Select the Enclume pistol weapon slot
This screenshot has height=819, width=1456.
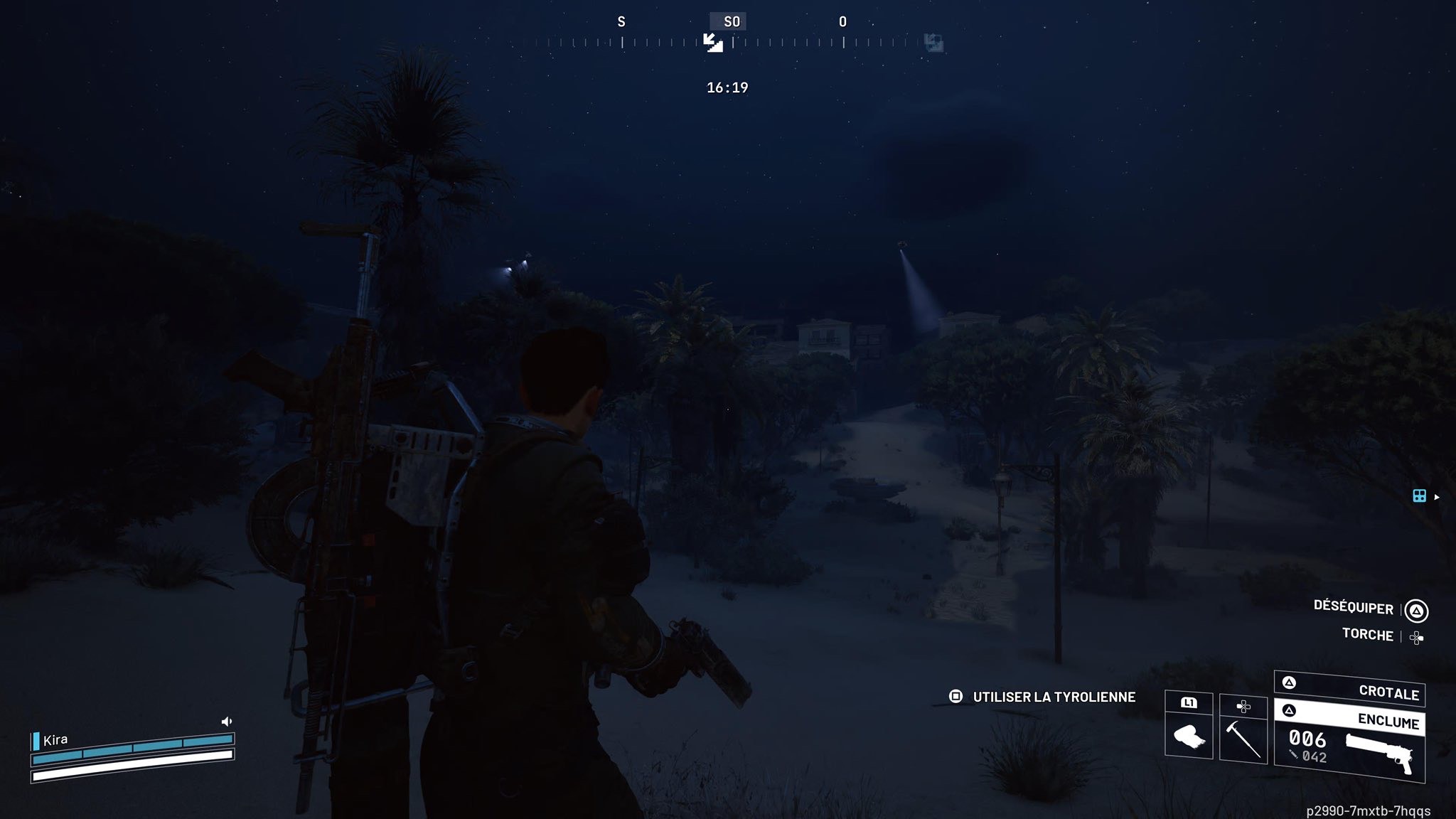pos(1349,744)
